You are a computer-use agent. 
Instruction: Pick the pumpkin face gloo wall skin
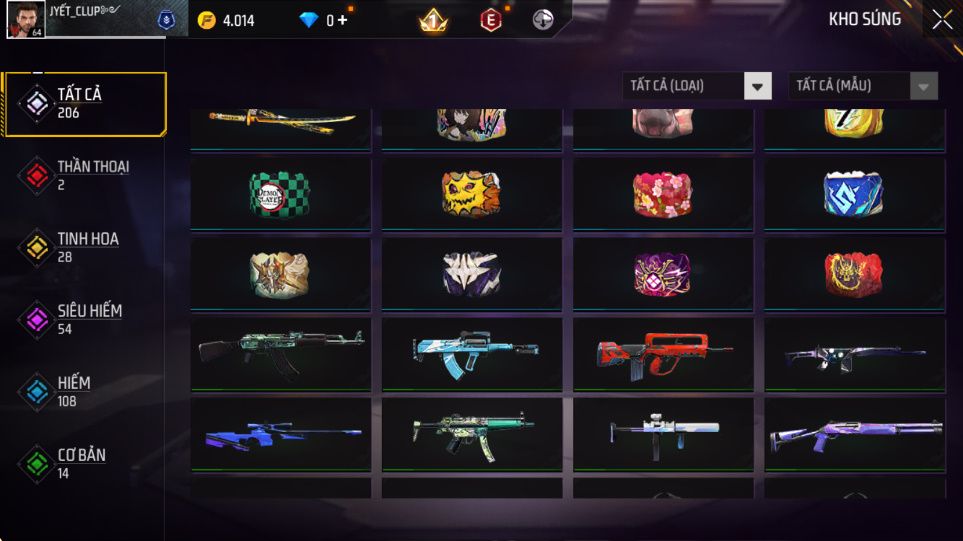pos(471,194)
